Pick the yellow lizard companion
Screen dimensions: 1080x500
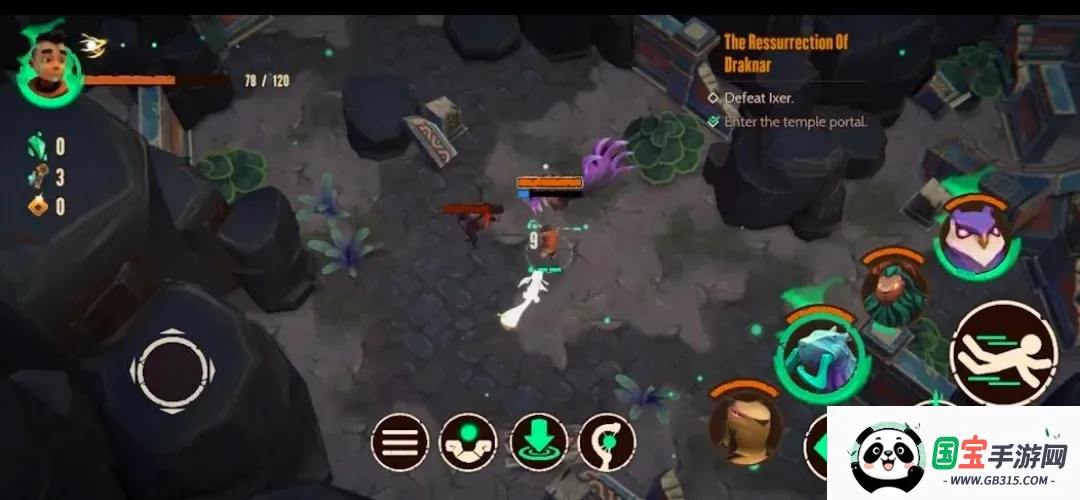(746, 427)
